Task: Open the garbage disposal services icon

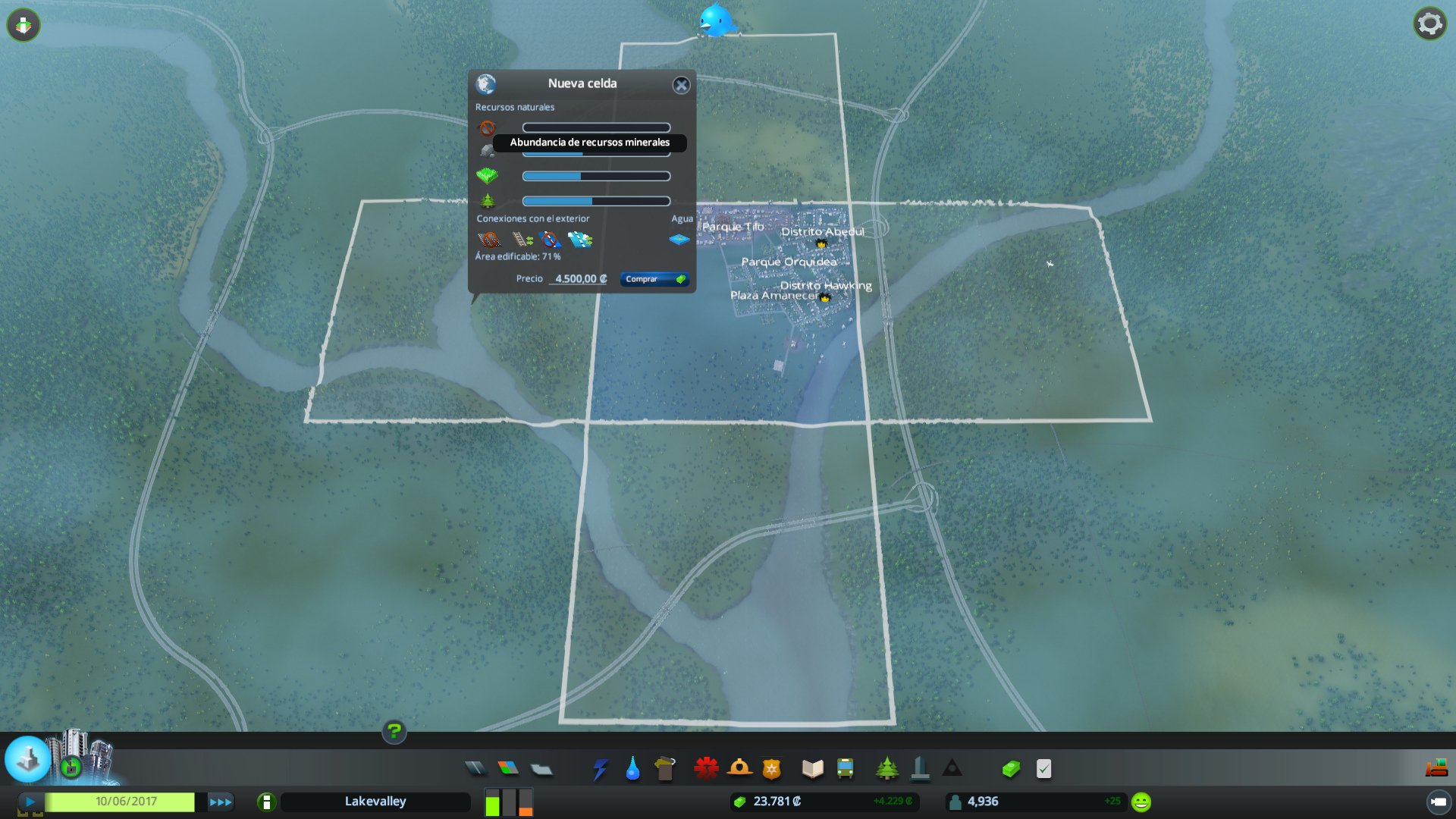Action: coord(665,768)
